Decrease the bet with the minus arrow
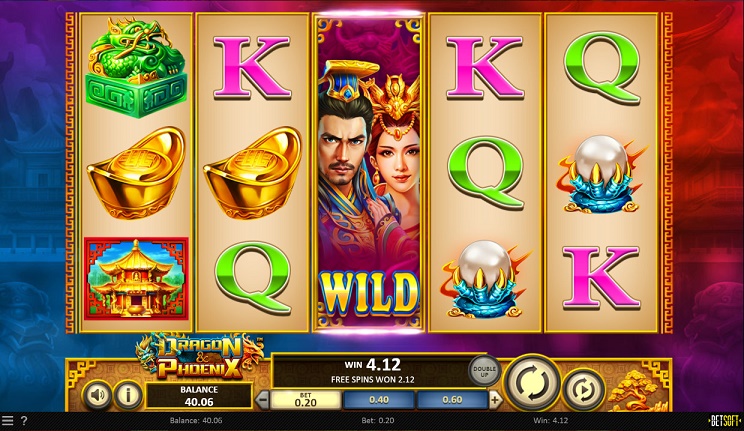This screenshot has height=431, width=744. tap(263, 400)
